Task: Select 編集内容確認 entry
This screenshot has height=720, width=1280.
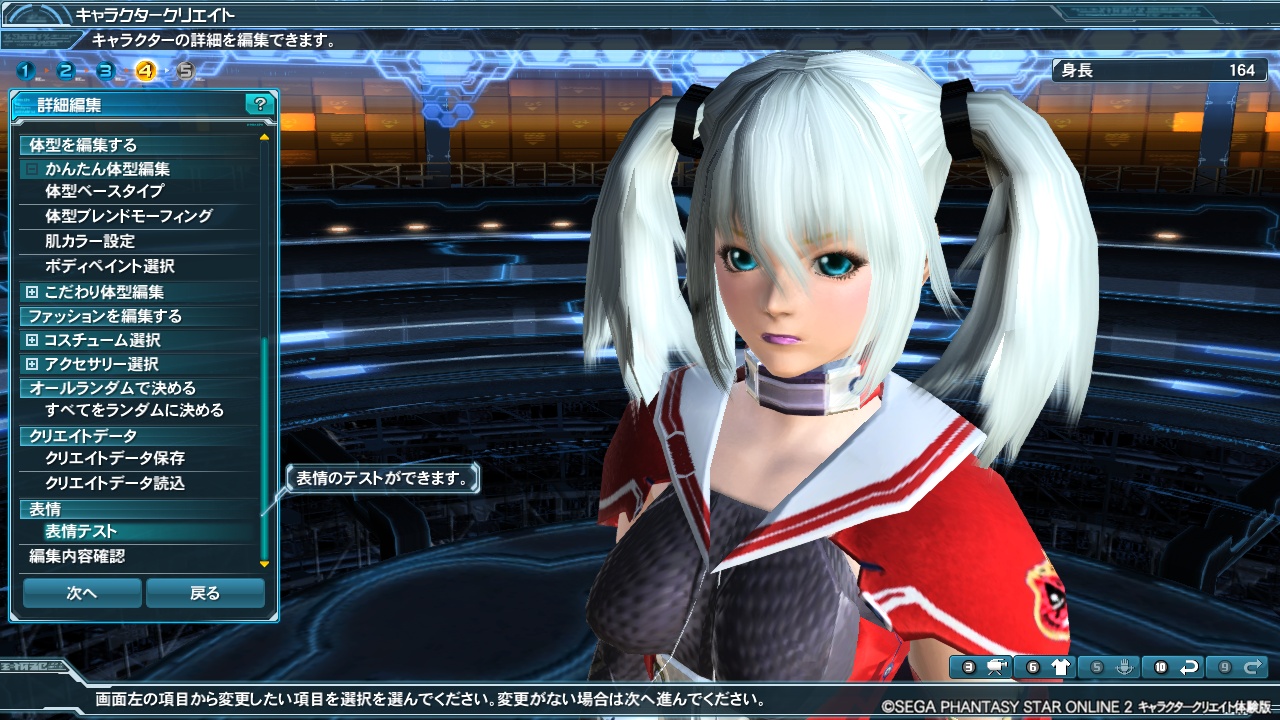Action: coord(77,556)
